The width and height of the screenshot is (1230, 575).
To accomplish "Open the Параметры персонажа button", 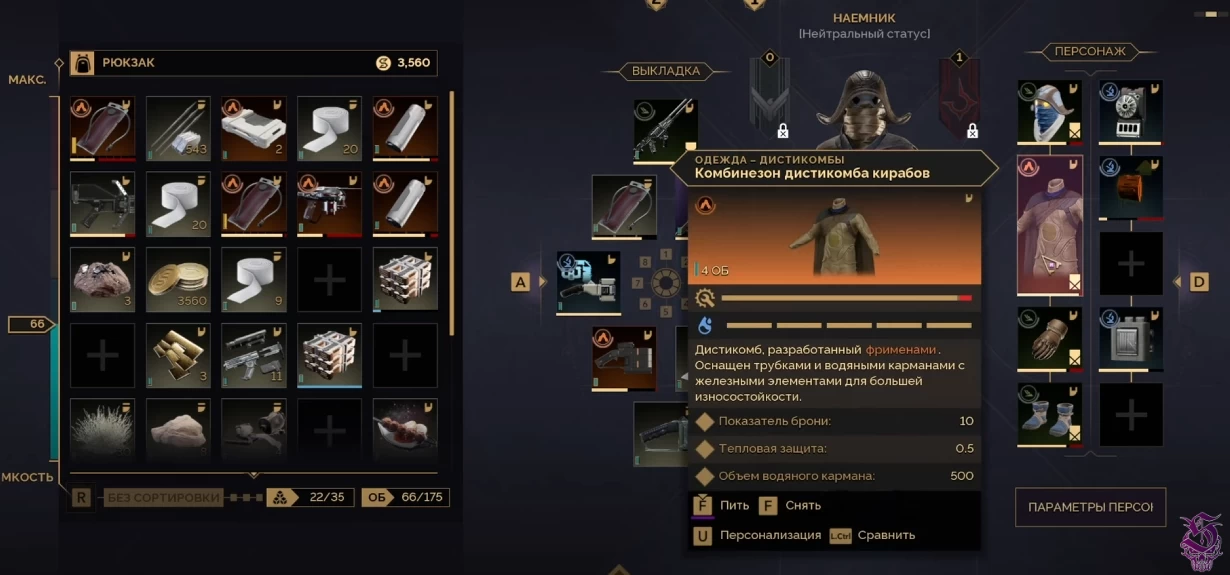I will coord(1090,507).
